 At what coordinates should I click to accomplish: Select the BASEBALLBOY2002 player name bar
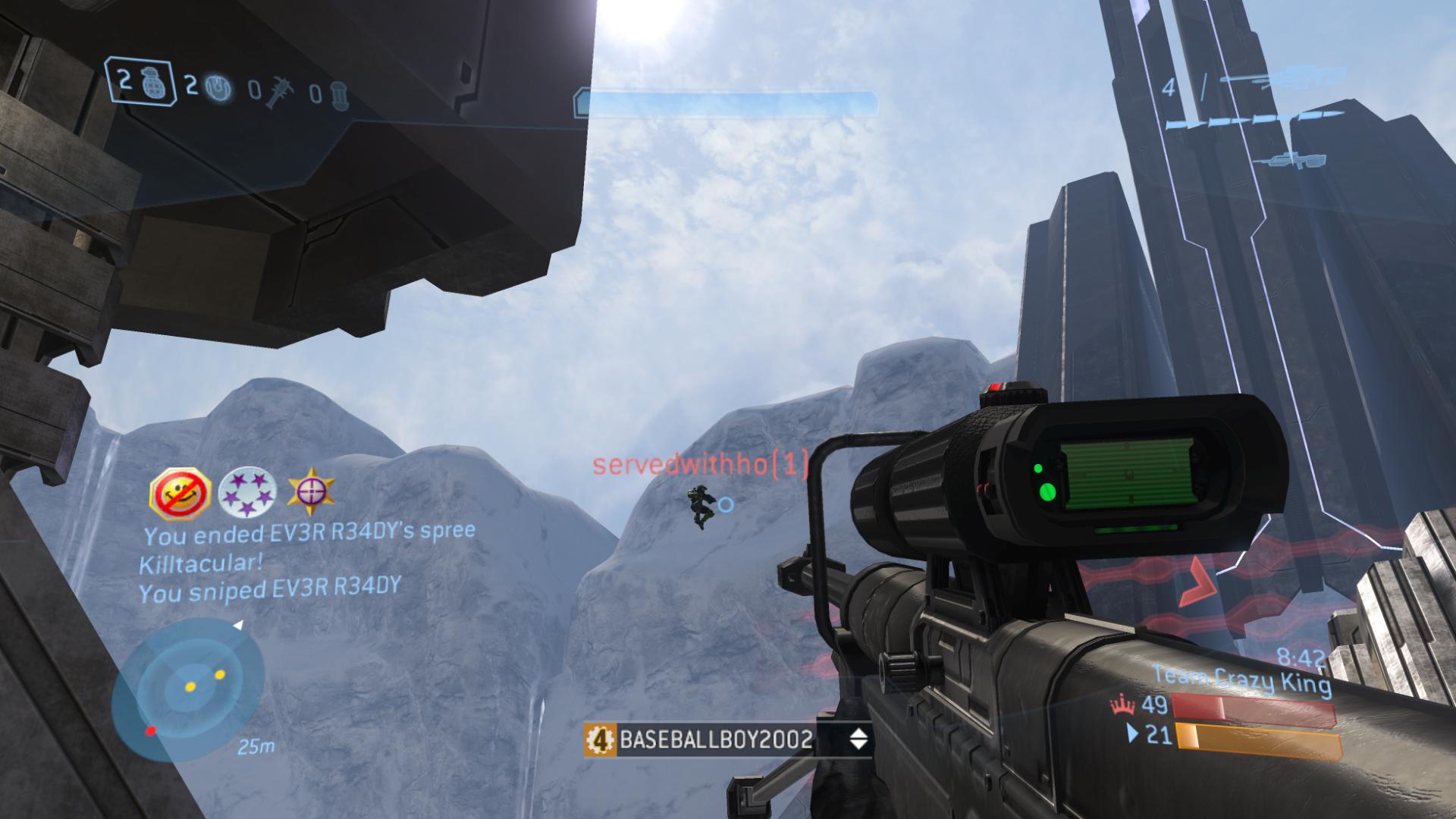(x=715, y=739)
